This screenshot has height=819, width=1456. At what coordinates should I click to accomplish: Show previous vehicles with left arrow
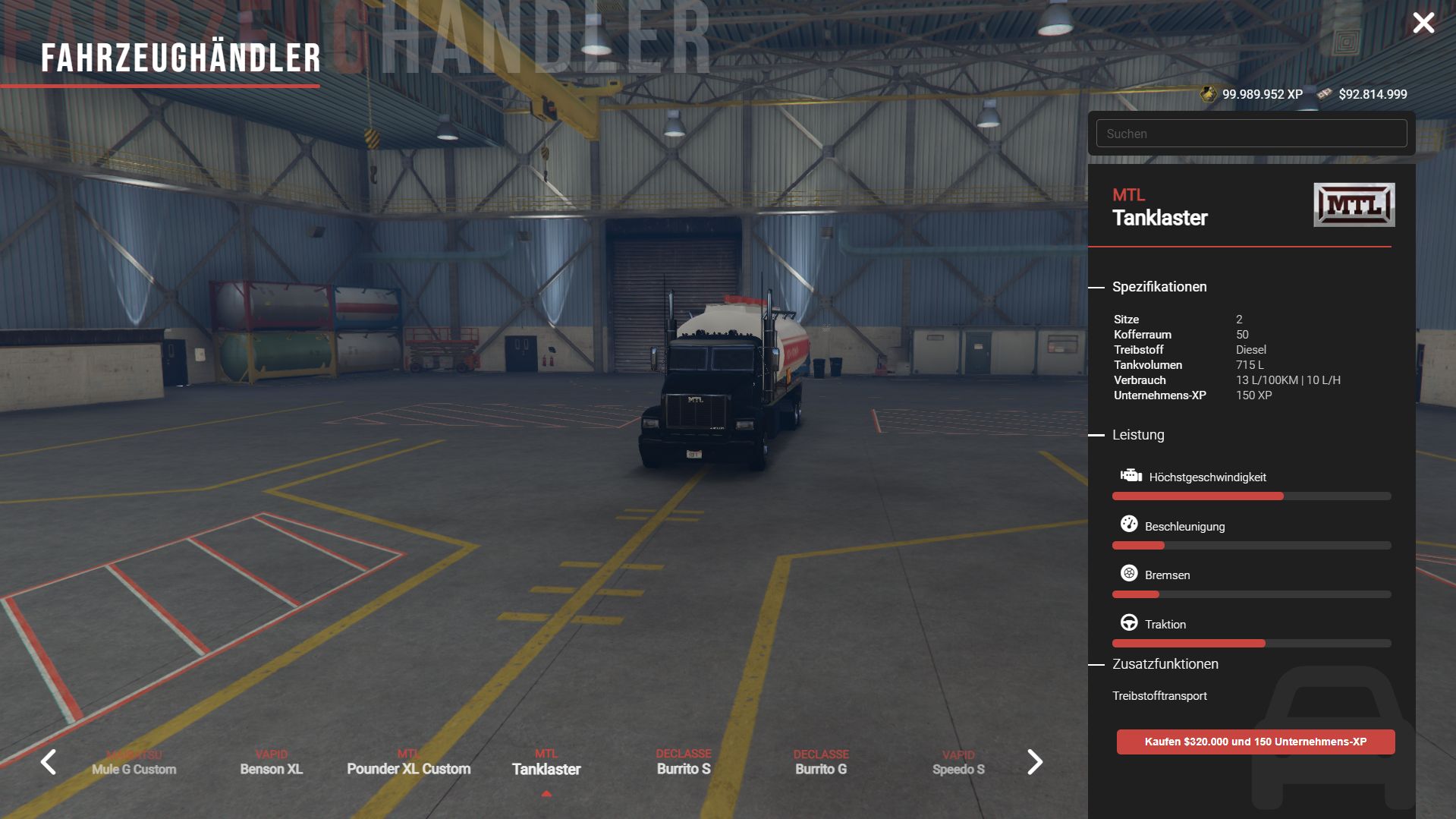pos(49,761)
